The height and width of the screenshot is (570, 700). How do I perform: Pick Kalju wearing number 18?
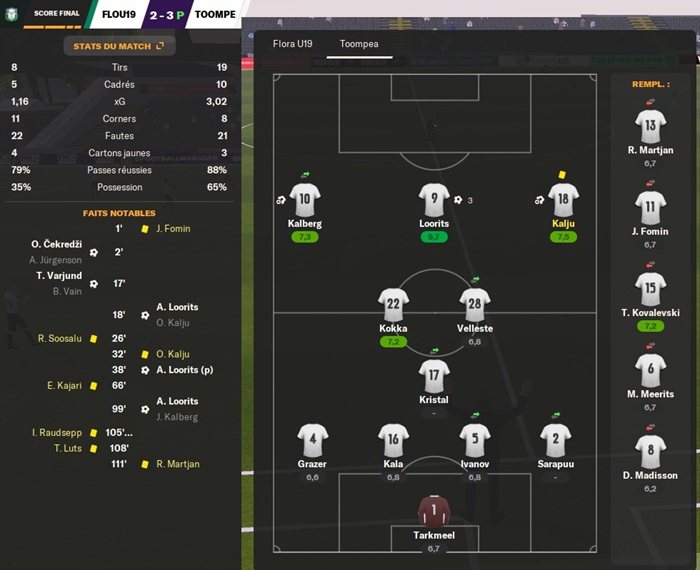[563, 199]
